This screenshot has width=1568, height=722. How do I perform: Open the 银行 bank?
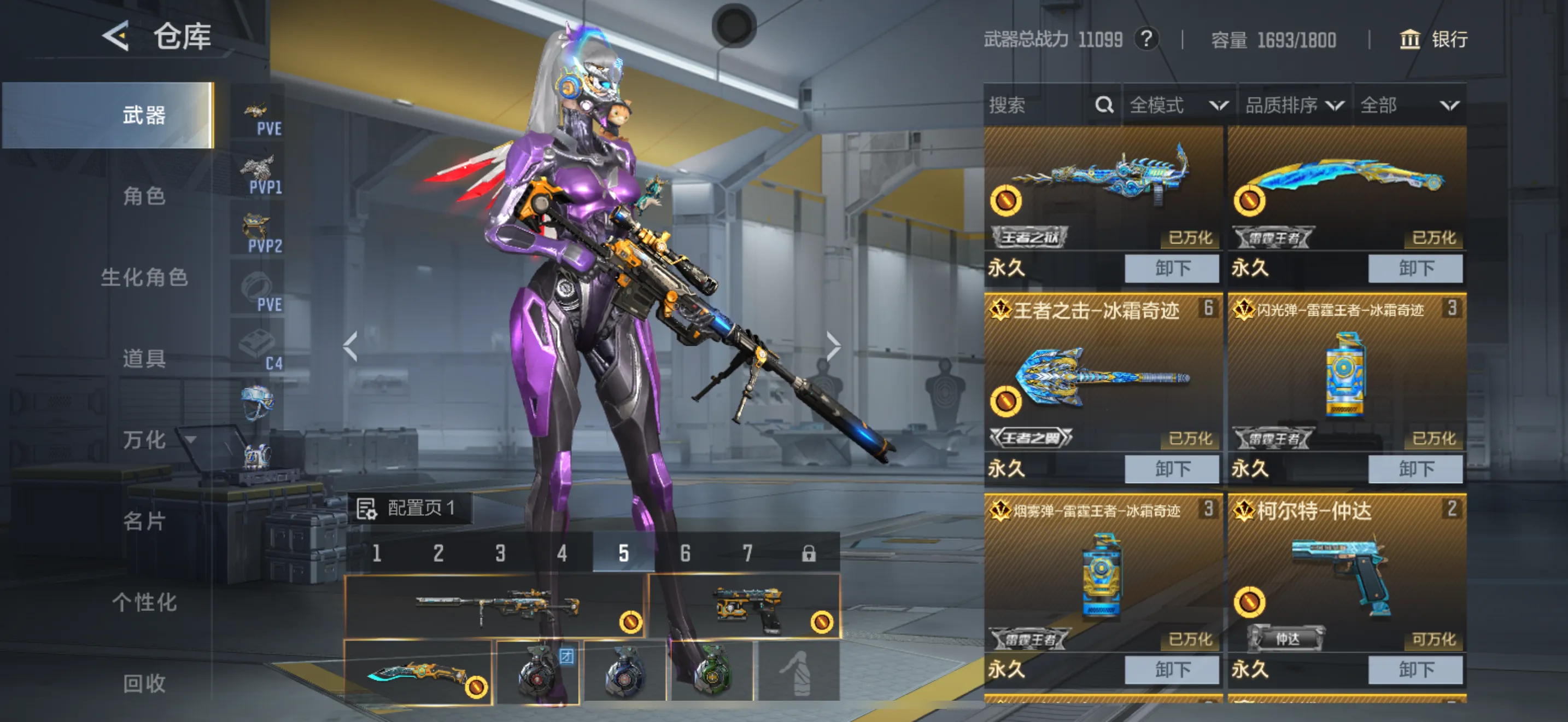(1434, 39)
